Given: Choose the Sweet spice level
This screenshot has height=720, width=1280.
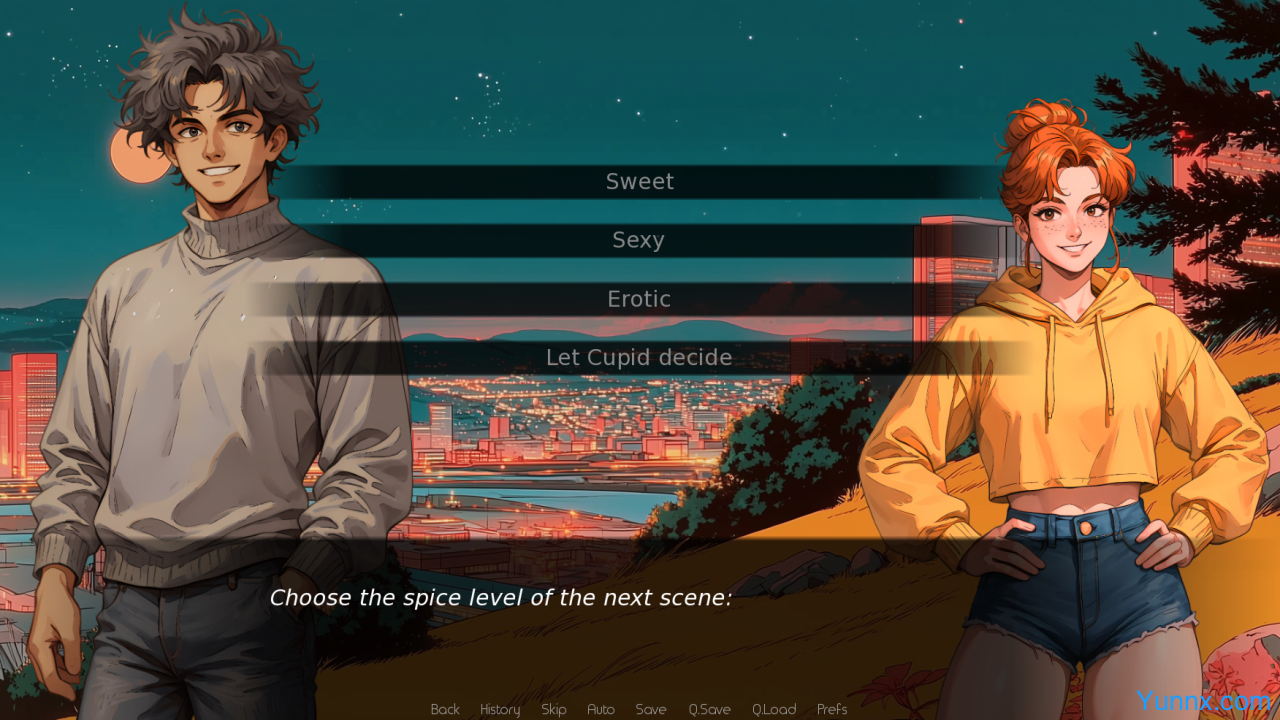Looking at the screenshot, I should tap(639, 182).
